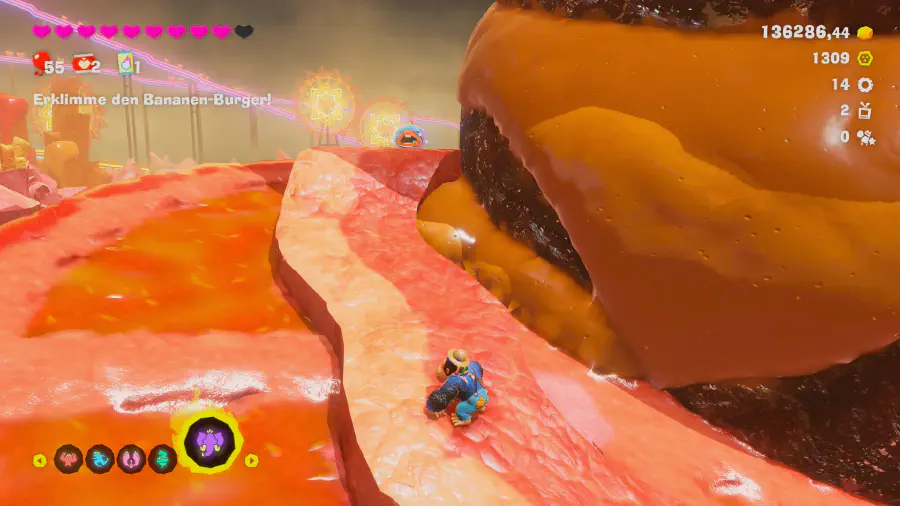Click the white gear fossil icon
The image size is (900, 506).
(865, 85)
